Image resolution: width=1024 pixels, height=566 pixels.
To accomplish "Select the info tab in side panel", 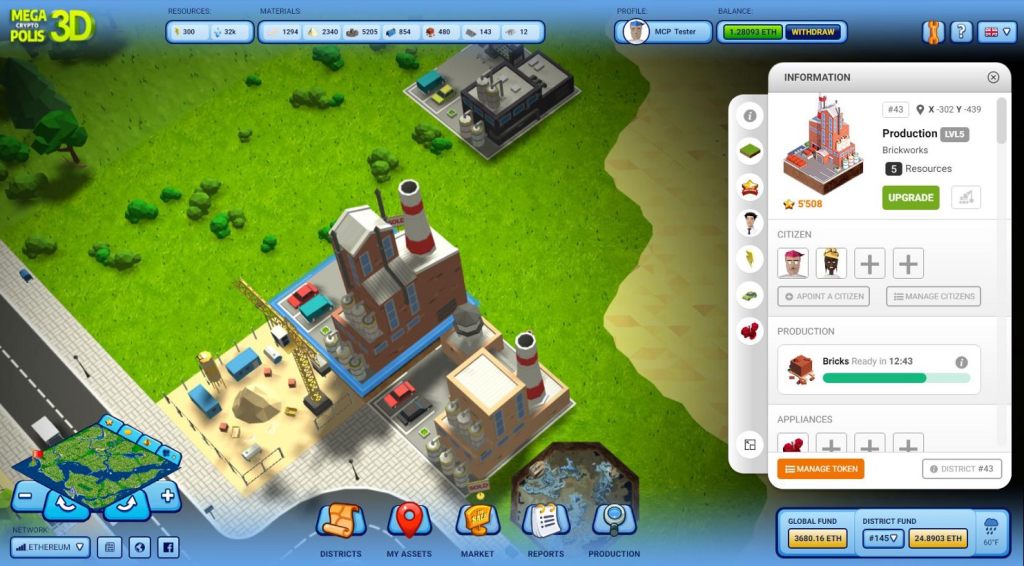I will click(749, 116).
